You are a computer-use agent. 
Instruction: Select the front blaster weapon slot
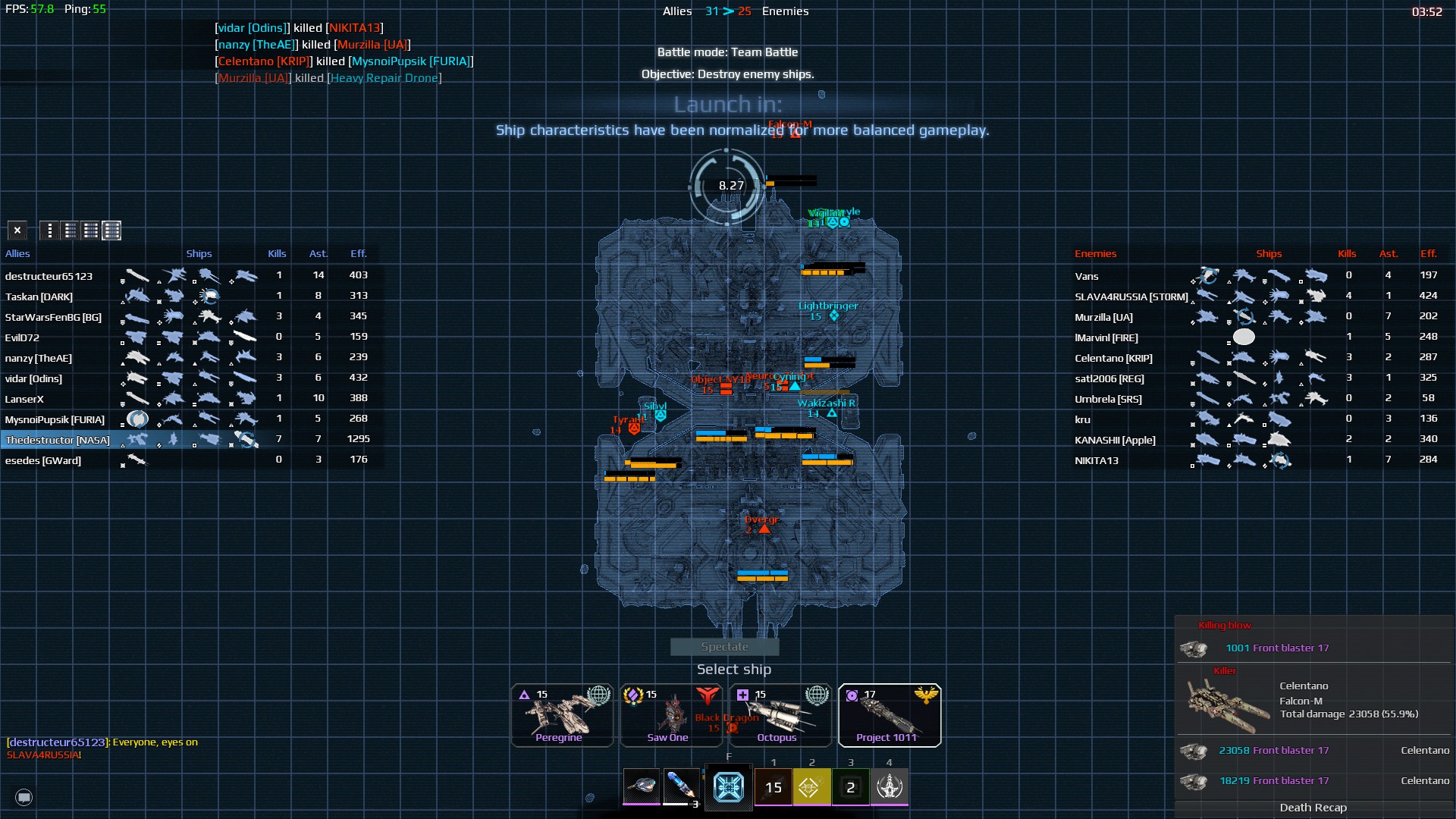coord(642,786)
